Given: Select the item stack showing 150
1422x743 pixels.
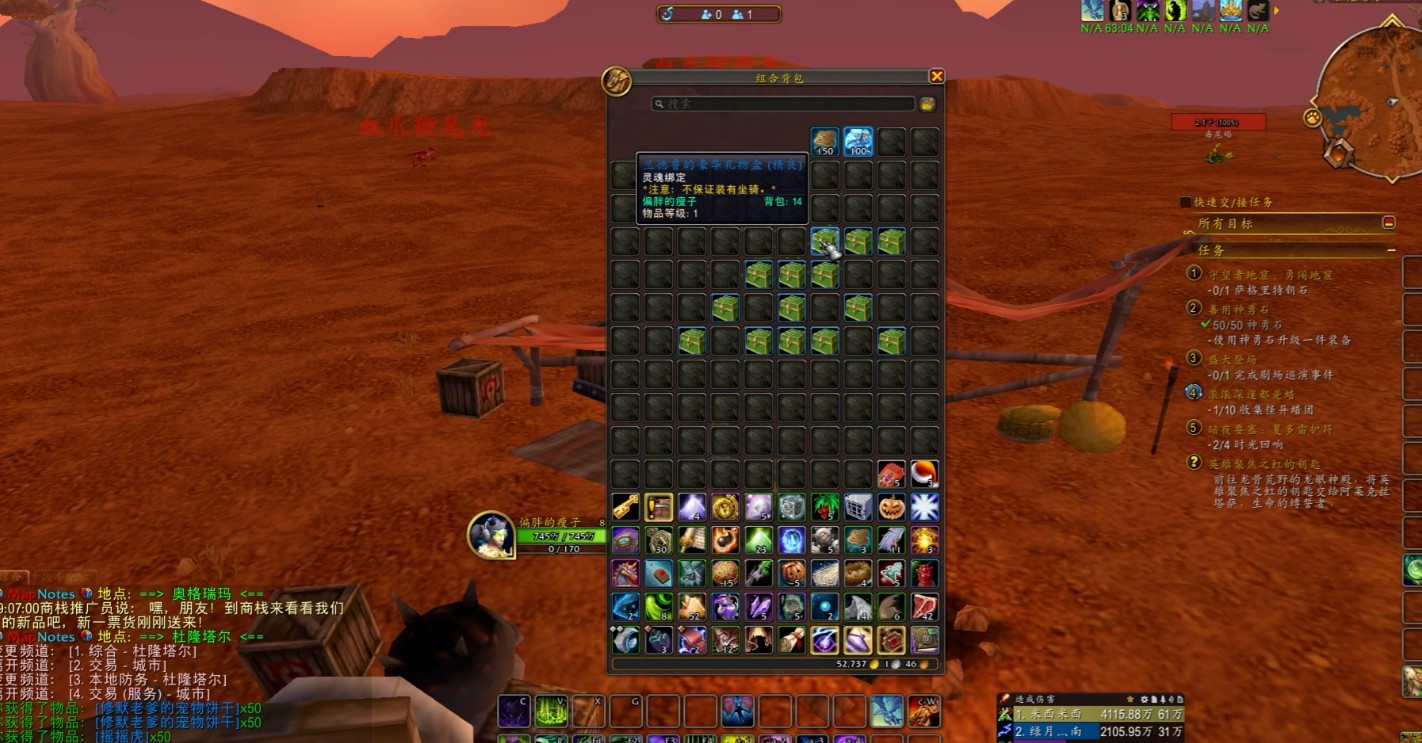Looking at the screenshot, I should 824,142.
